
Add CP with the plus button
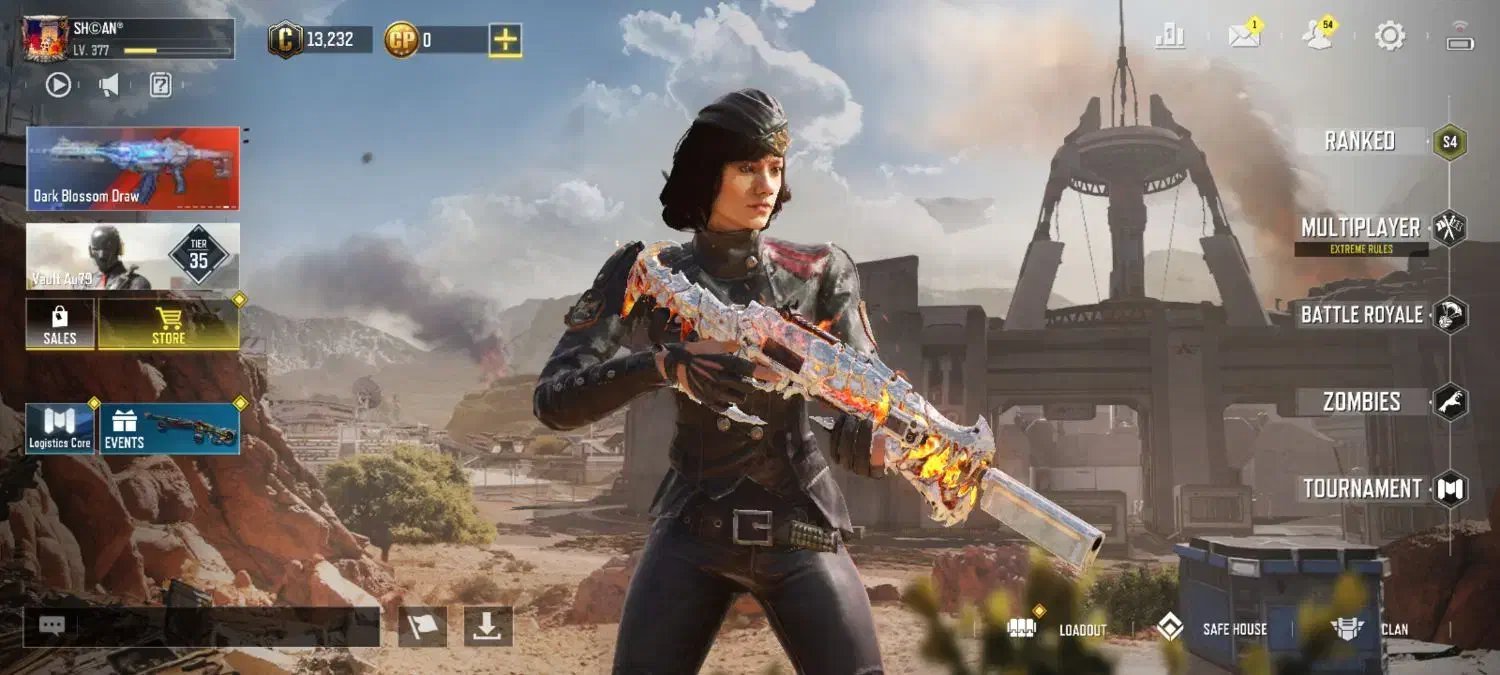click(505, 40)
